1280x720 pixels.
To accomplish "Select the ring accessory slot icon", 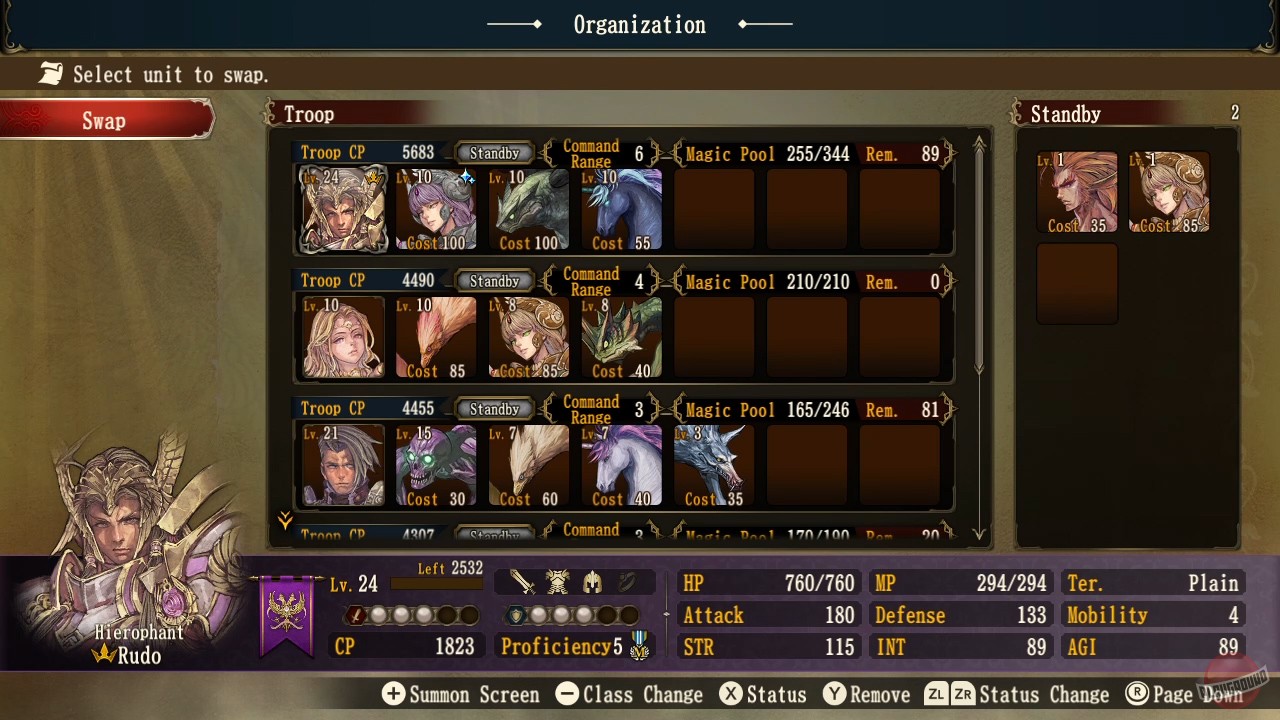I will pos(627,582).
